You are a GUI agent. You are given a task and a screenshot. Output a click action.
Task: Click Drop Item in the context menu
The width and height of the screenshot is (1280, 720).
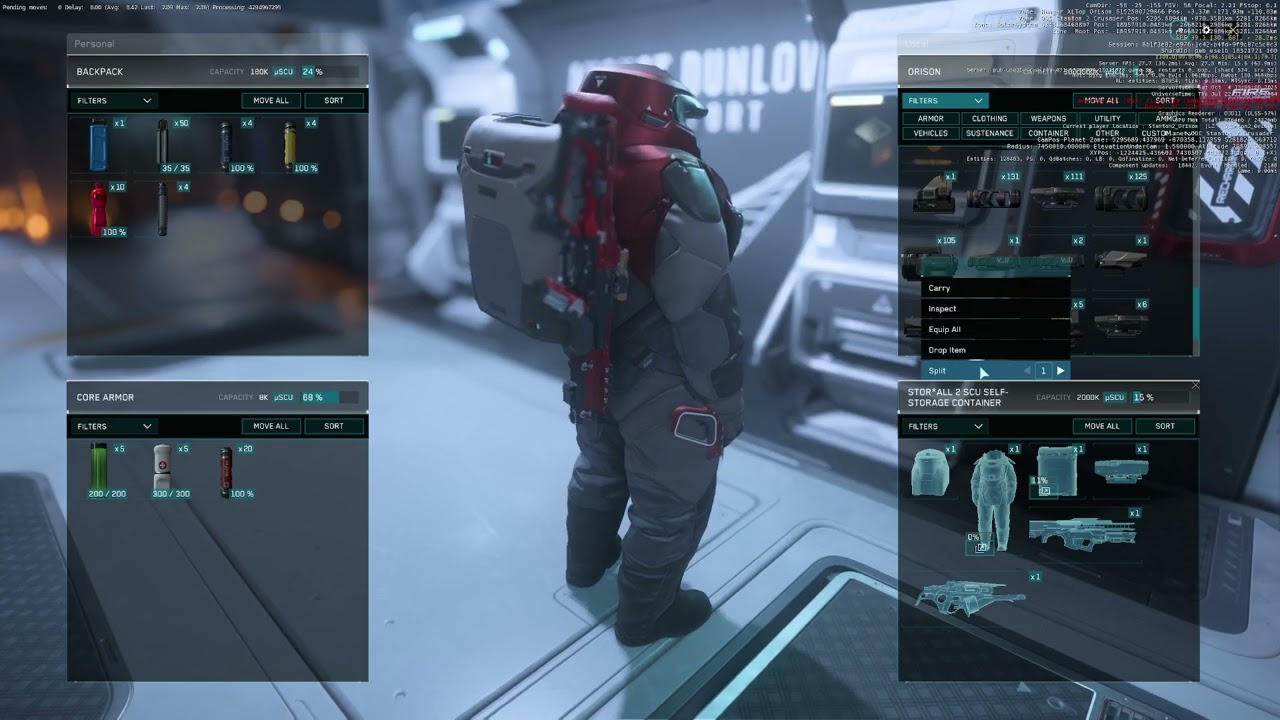coord(947,350)
